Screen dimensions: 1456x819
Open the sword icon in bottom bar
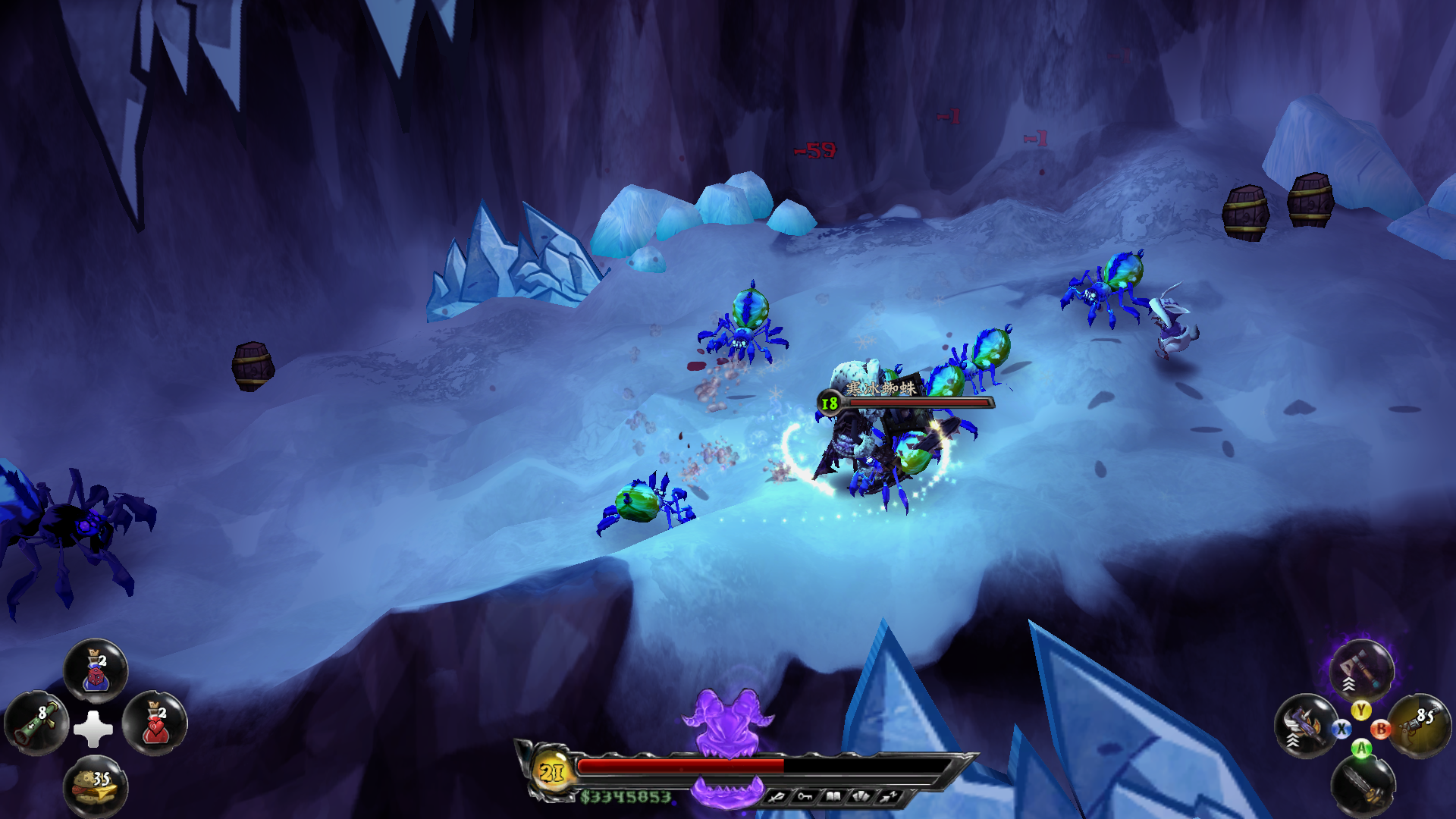777,796
